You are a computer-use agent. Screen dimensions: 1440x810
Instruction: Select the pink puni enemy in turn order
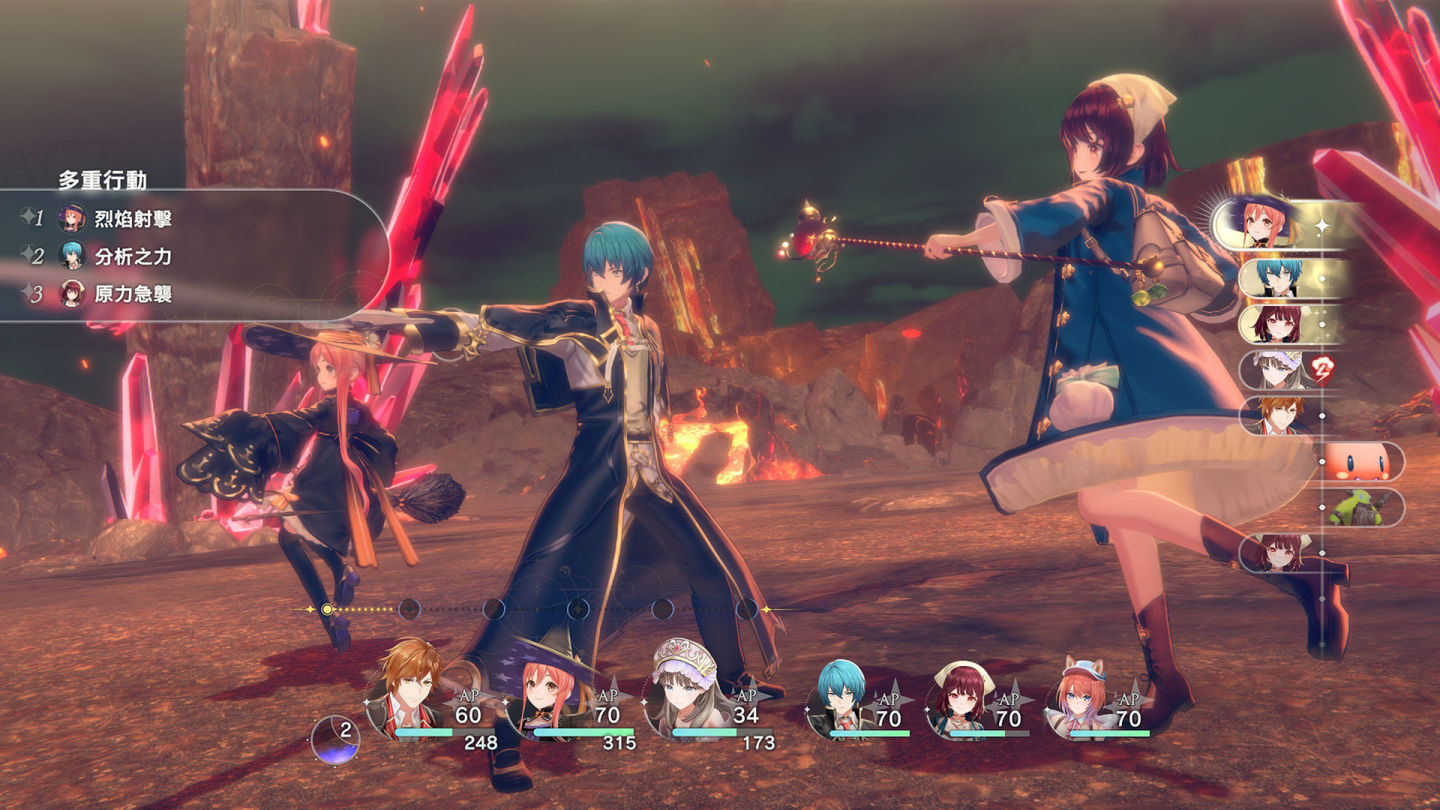coord(1360,462)
